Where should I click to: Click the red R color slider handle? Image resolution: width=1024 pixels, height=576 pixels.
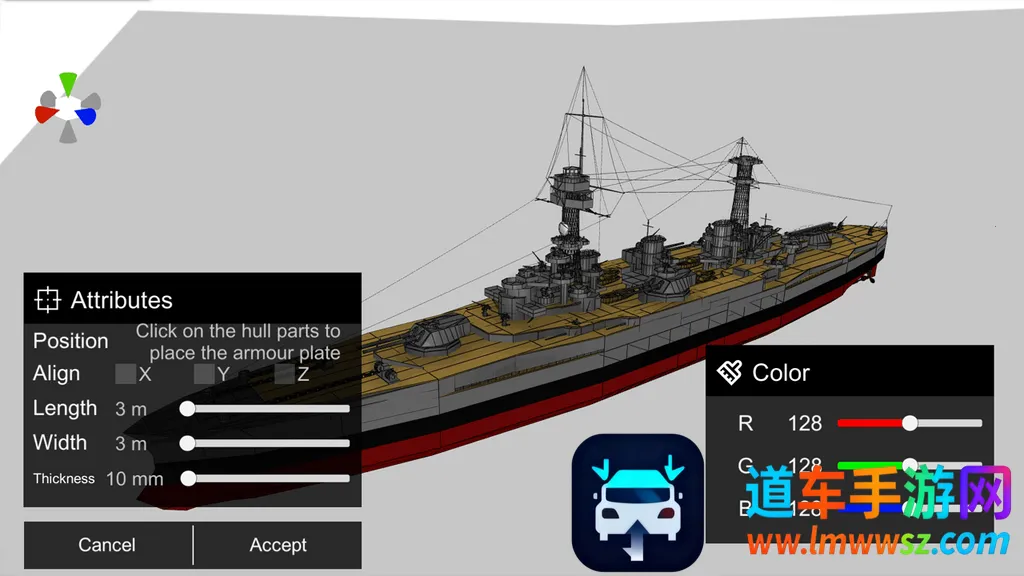[x=909, y=423]
